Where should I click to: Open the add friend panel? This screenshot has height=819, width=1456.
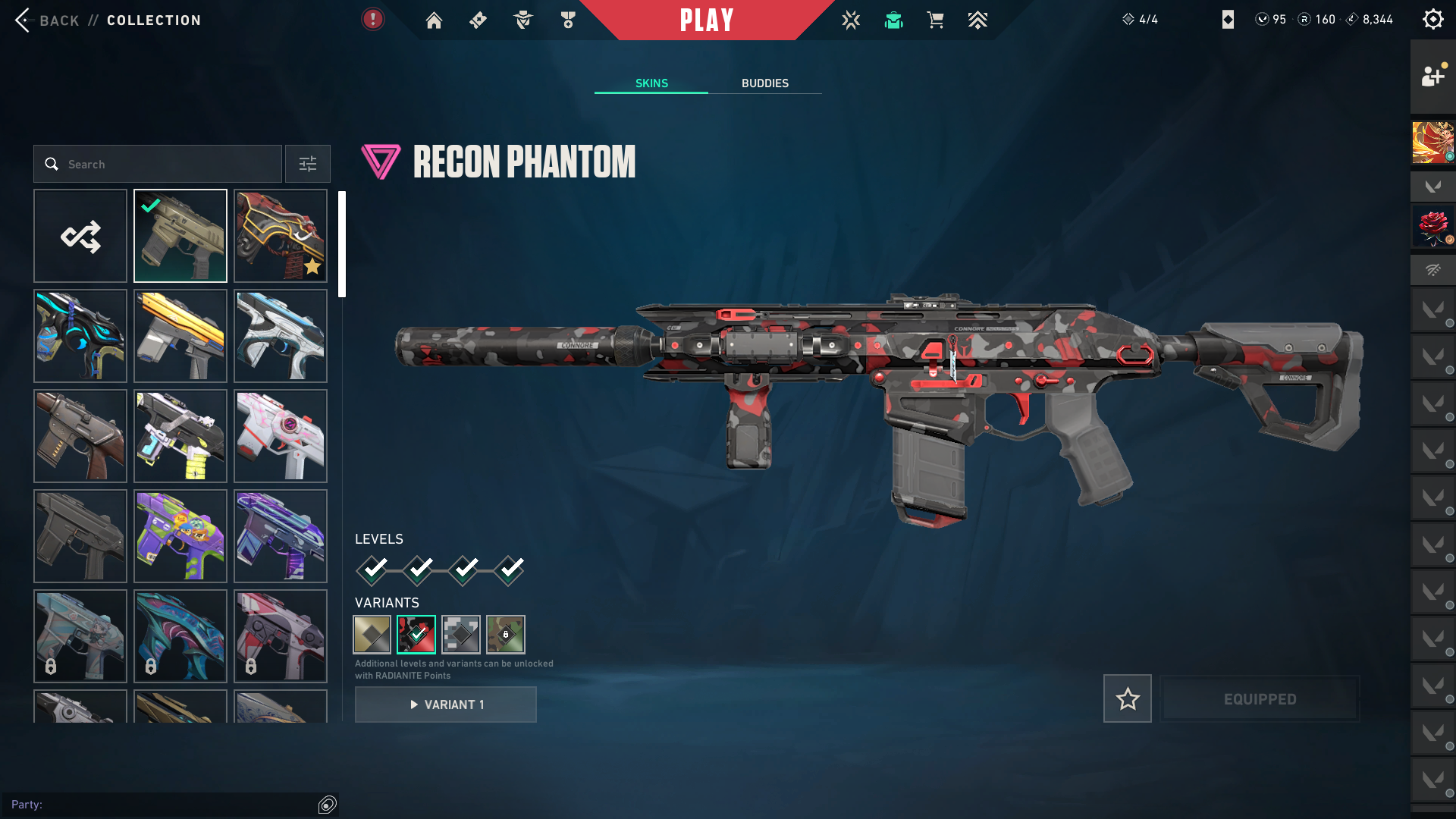(x=1432, y=76)
